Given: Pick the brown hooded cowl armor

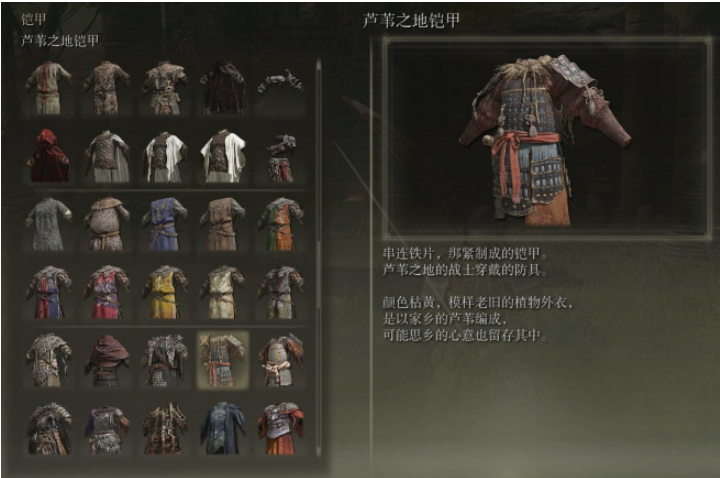Looking at the screenshot, I should point(106,359).
